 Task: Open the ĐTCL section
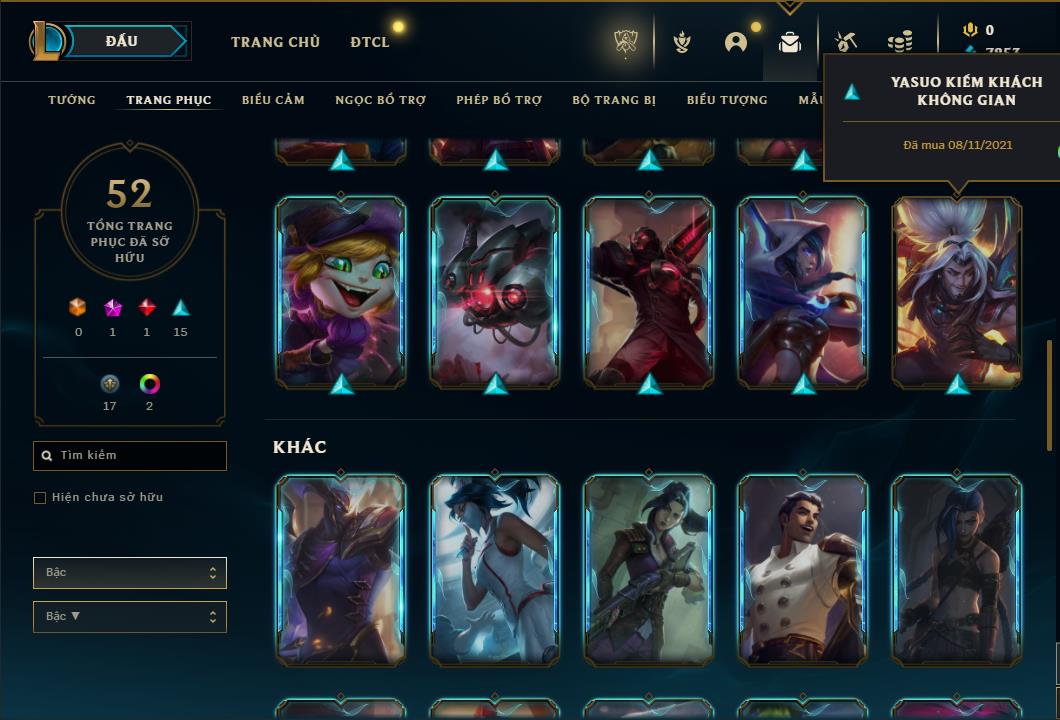[370, 42]
